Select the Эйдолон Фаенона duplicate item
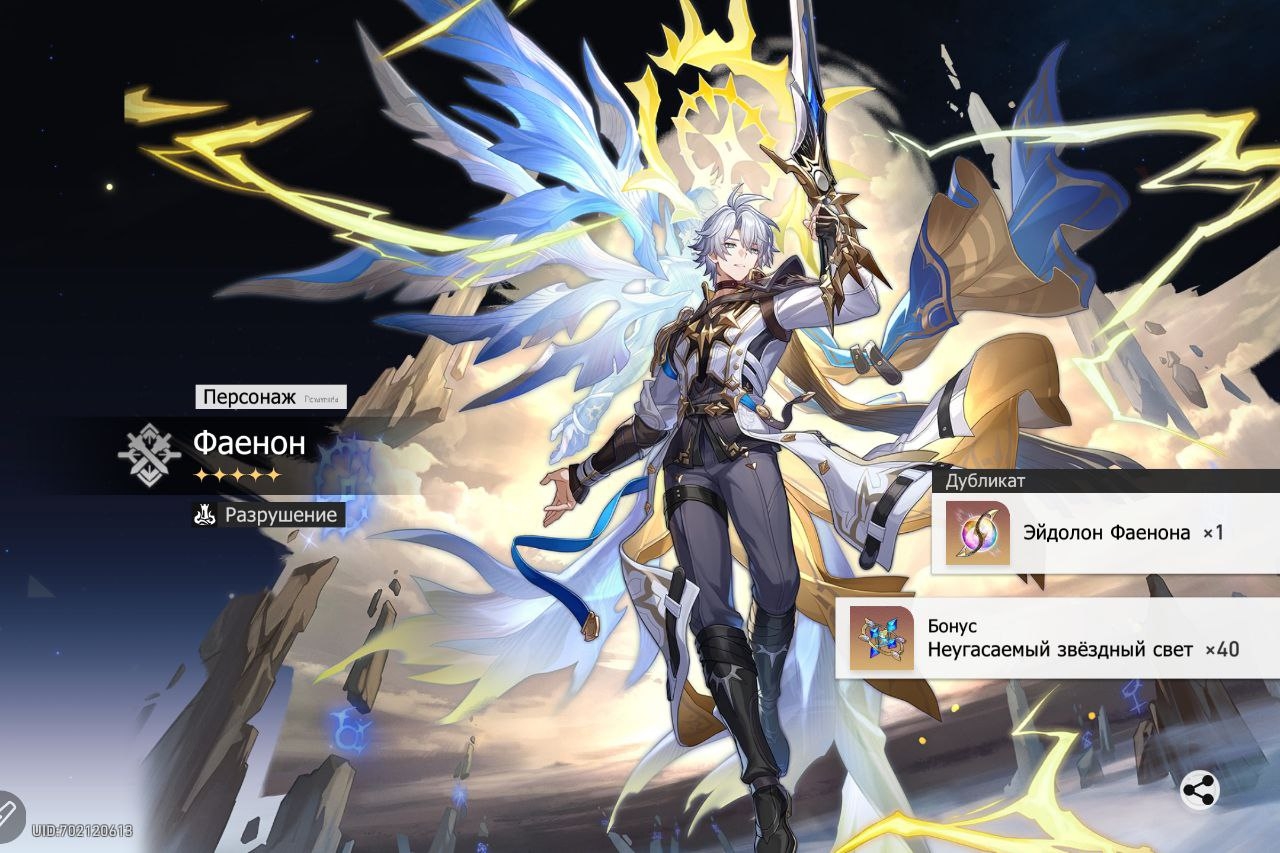Image resolution: width=1280 pixels, height=853 pixels. (978, 533)
